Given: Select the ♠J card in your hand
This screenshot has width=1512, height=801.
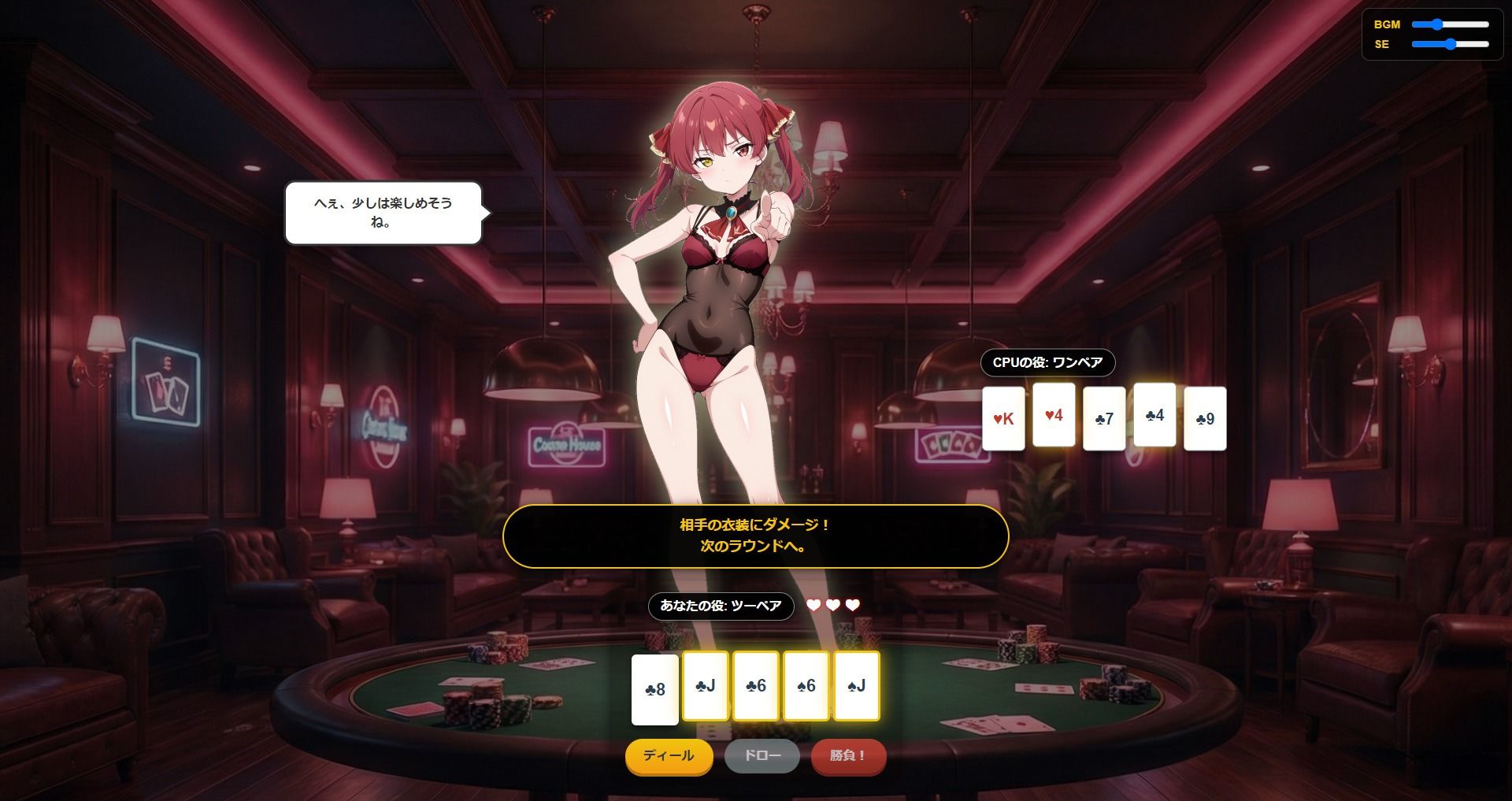Looking at the screenshot, I should [856, 686].
